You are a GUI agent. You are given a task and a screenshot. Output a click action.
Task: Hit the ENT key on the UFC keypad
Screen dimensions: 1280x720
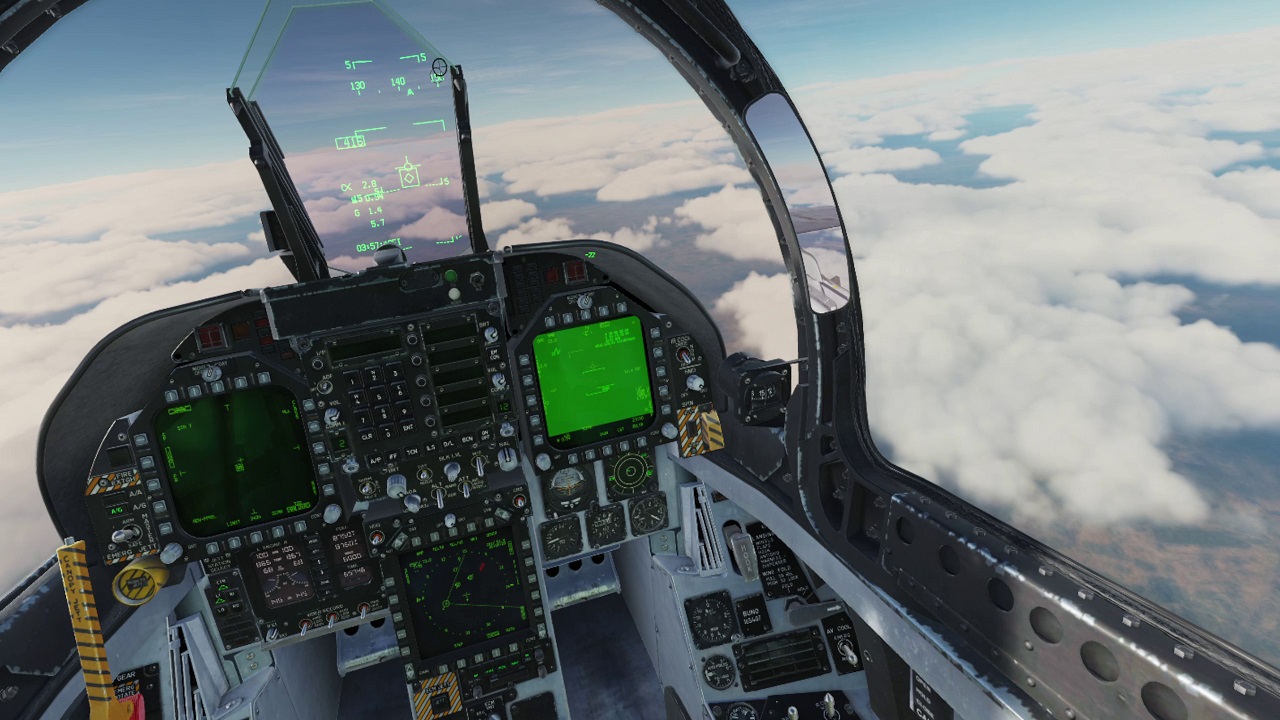pos(407,427)
